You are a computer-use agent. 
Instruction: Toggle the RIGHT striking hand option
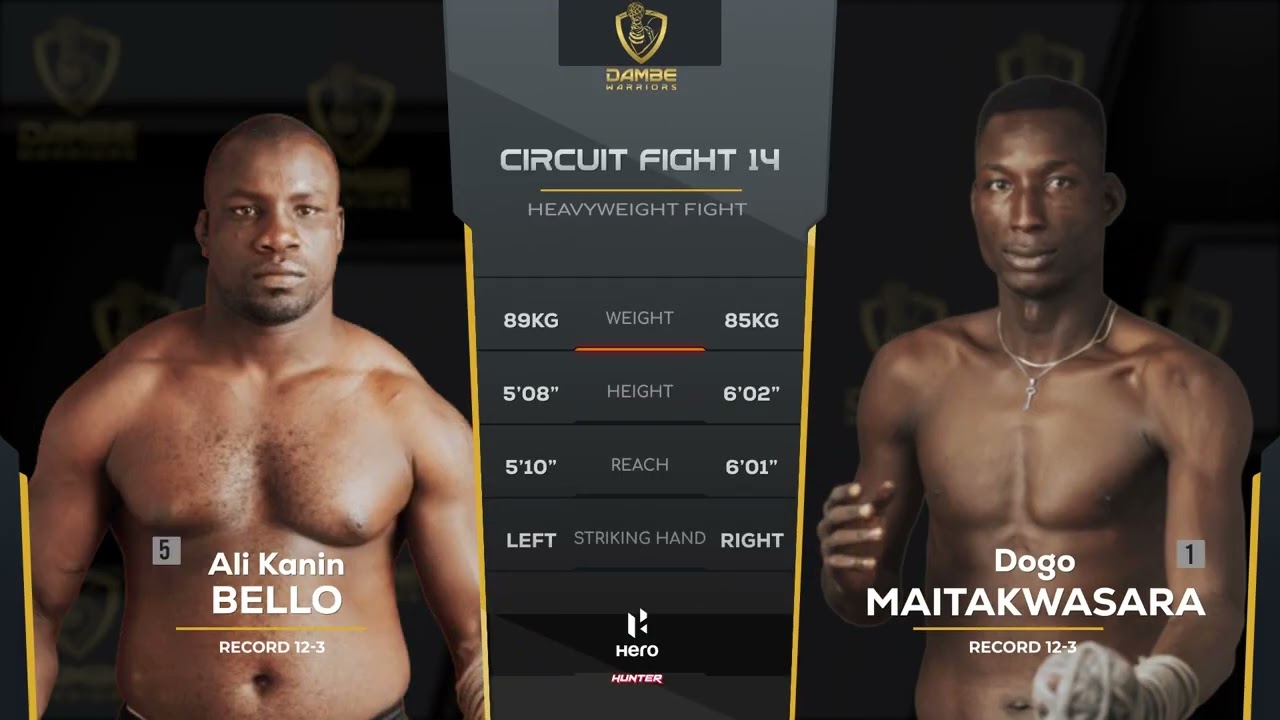coord(753,539)
